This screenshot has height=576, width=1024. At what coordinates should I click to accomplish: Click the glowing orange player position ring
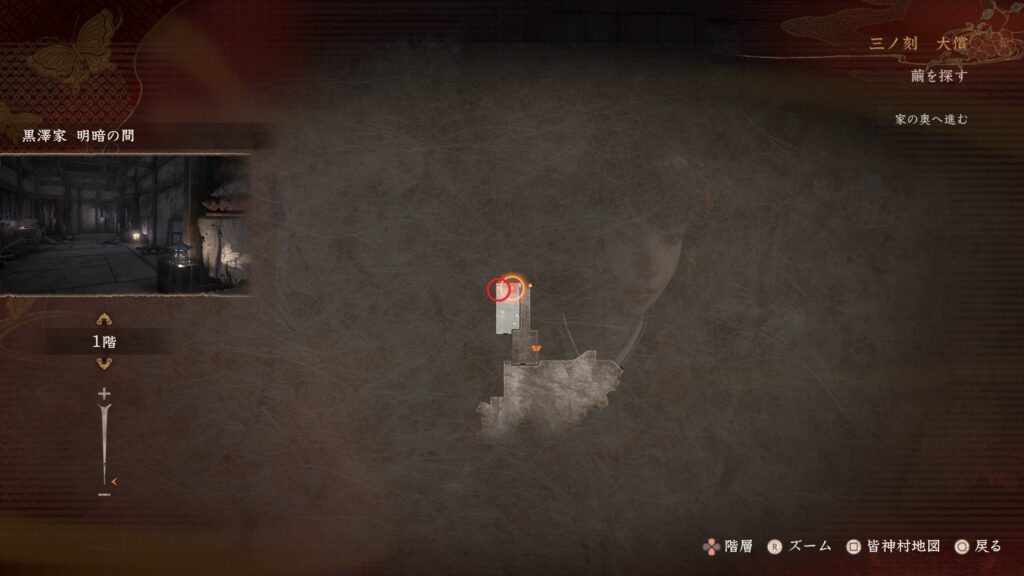click(x=513, y=286)
